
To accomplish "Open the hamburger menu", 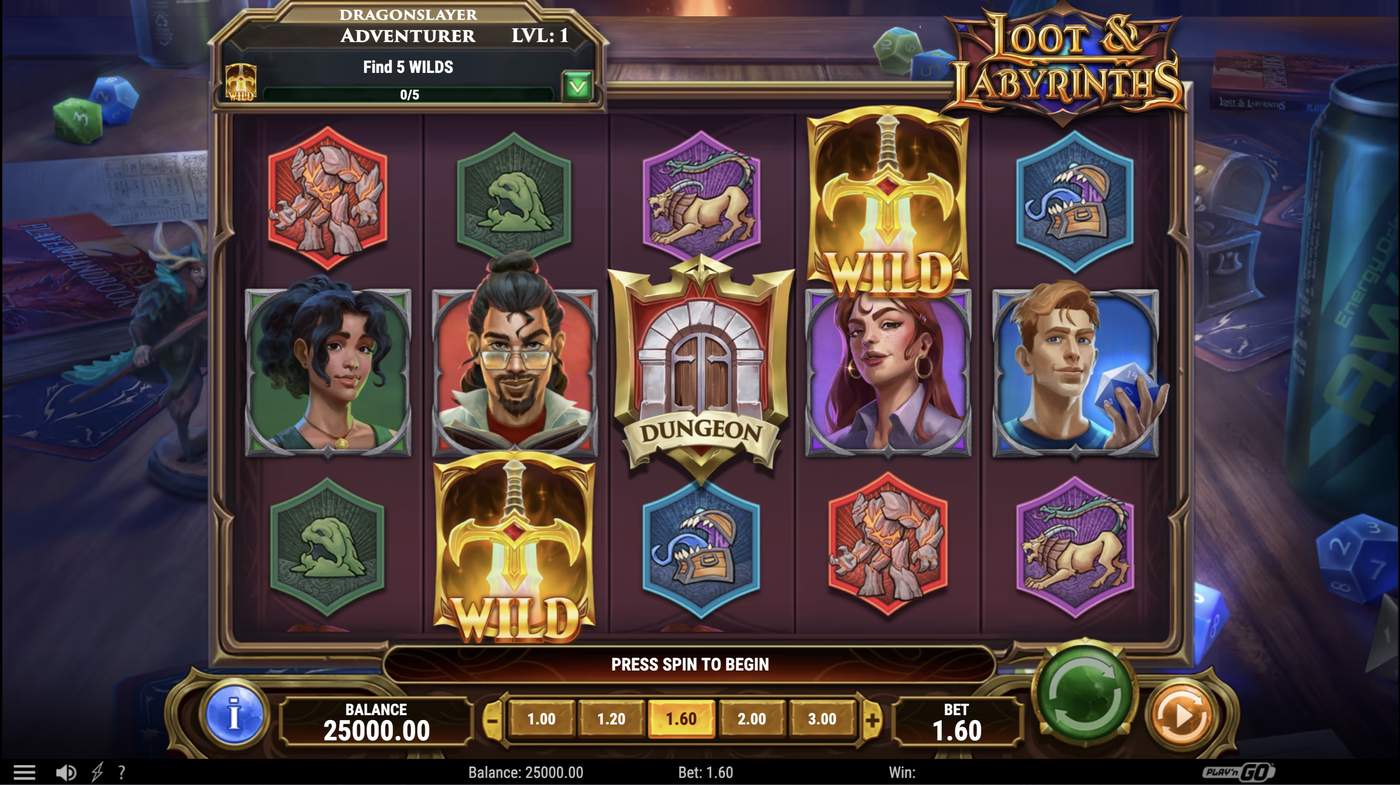I will click(24, 770).
